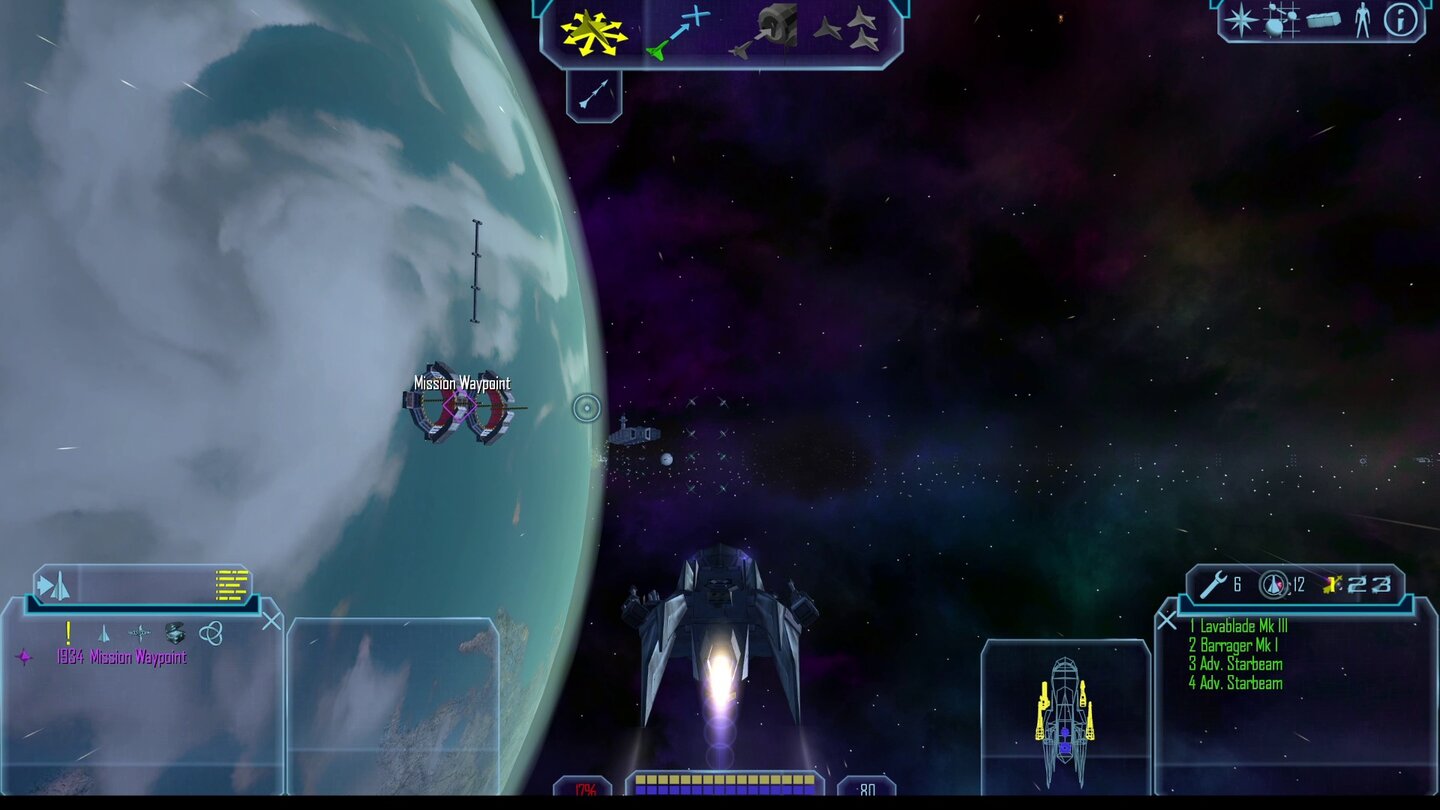Open the solar system map icon
The height and width of the screenshot is (810, 1440).
coord(1279,22)
